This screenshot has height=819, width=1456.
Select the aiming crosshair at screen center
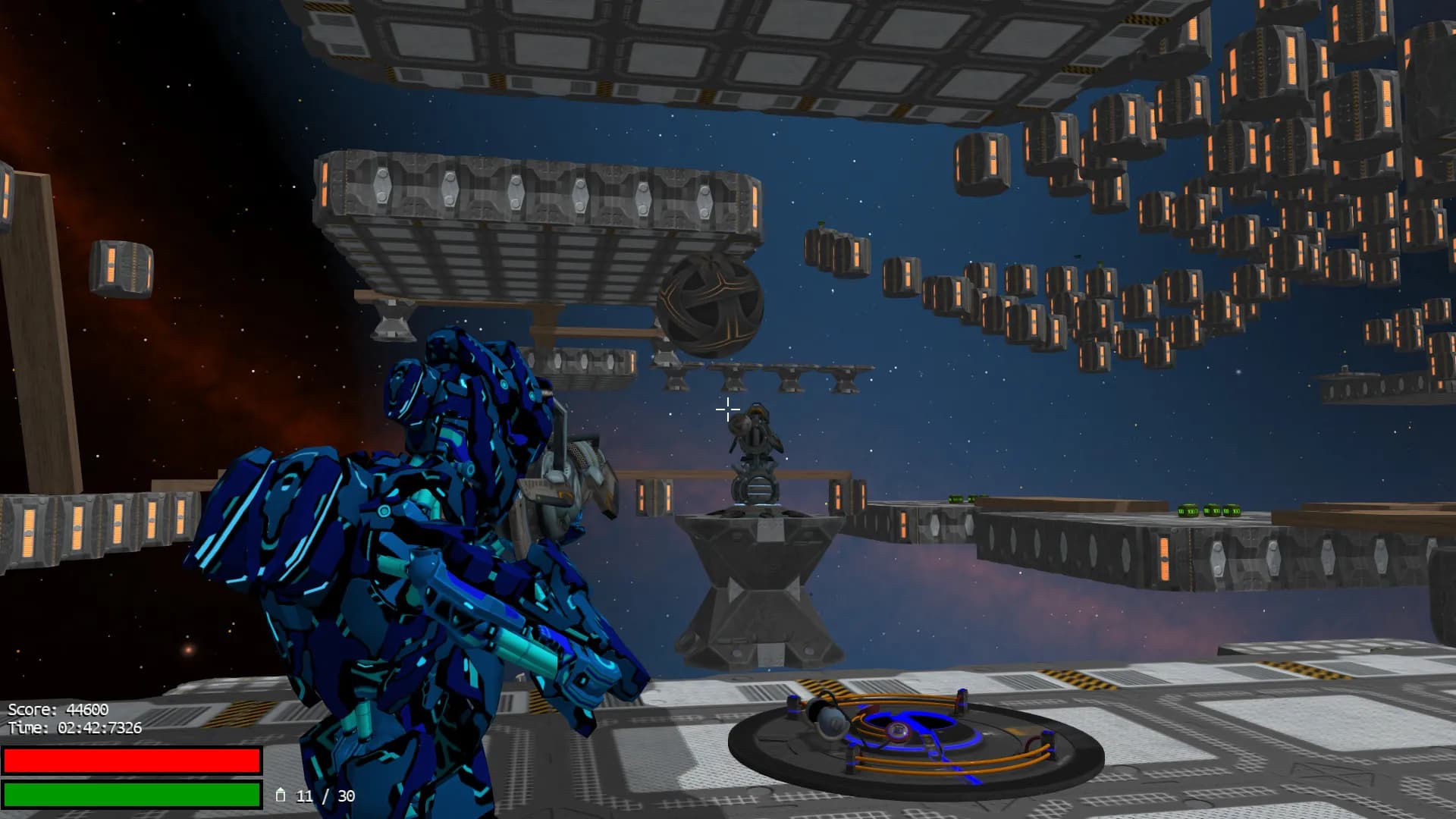(727, 409)
